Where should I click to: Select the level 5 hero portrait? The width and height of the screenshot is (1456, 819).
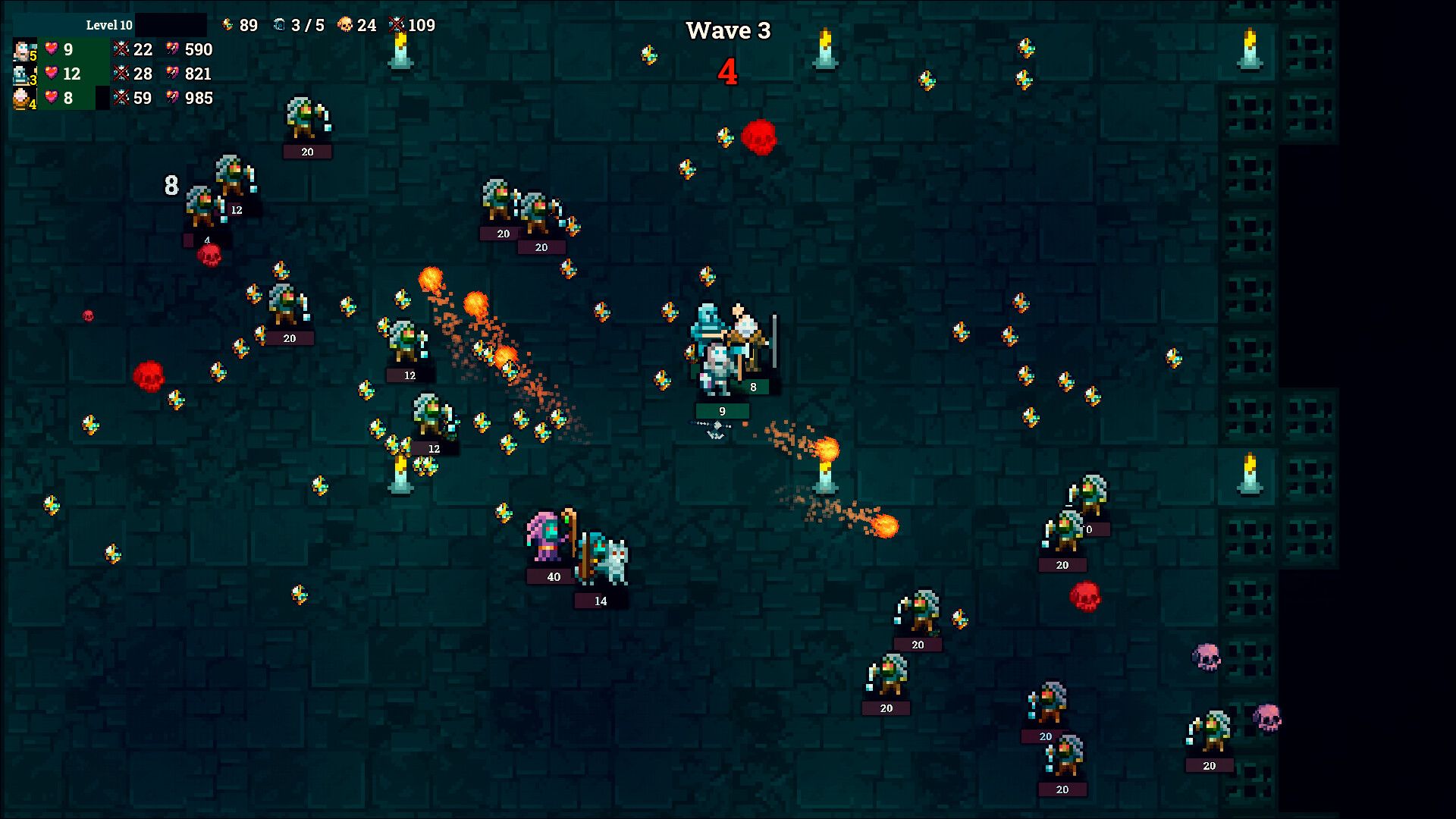pos(20,50)
